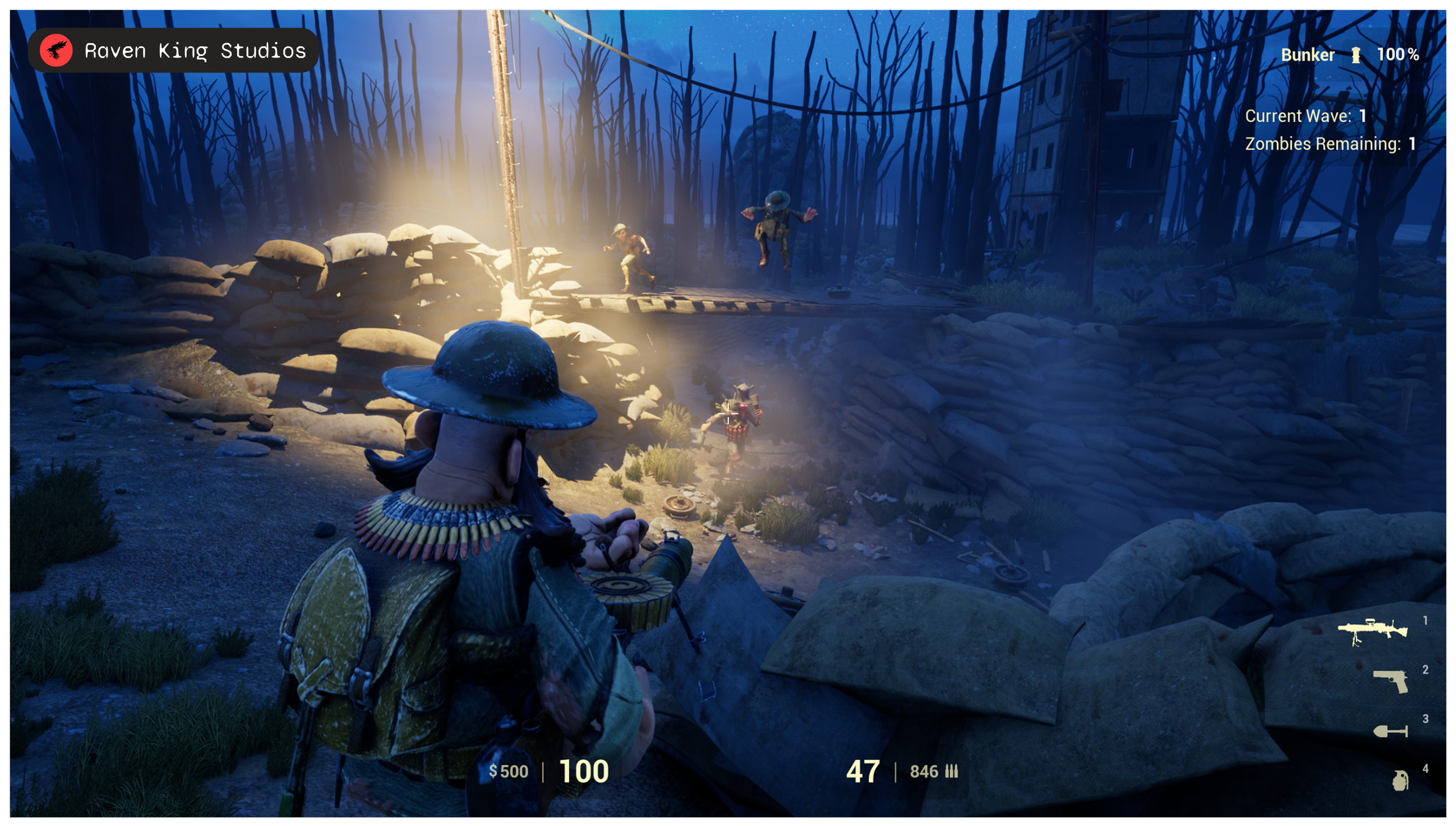Viewport: 1456px width, 826px height.
Task: Click the Bunker status icon
Action: coord(1356,55)
